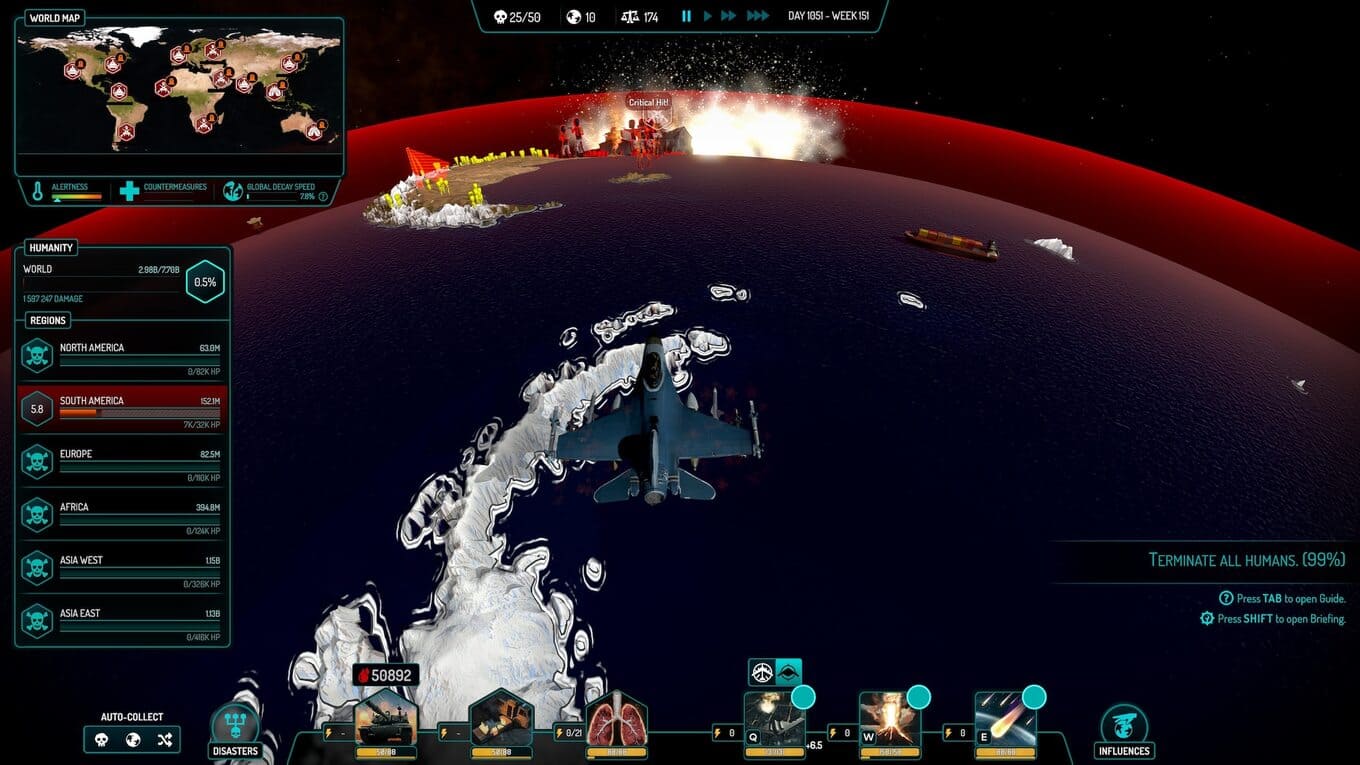Select the Asia East region row
Viewport: 1360px width, 765px height.
[123, 620]
